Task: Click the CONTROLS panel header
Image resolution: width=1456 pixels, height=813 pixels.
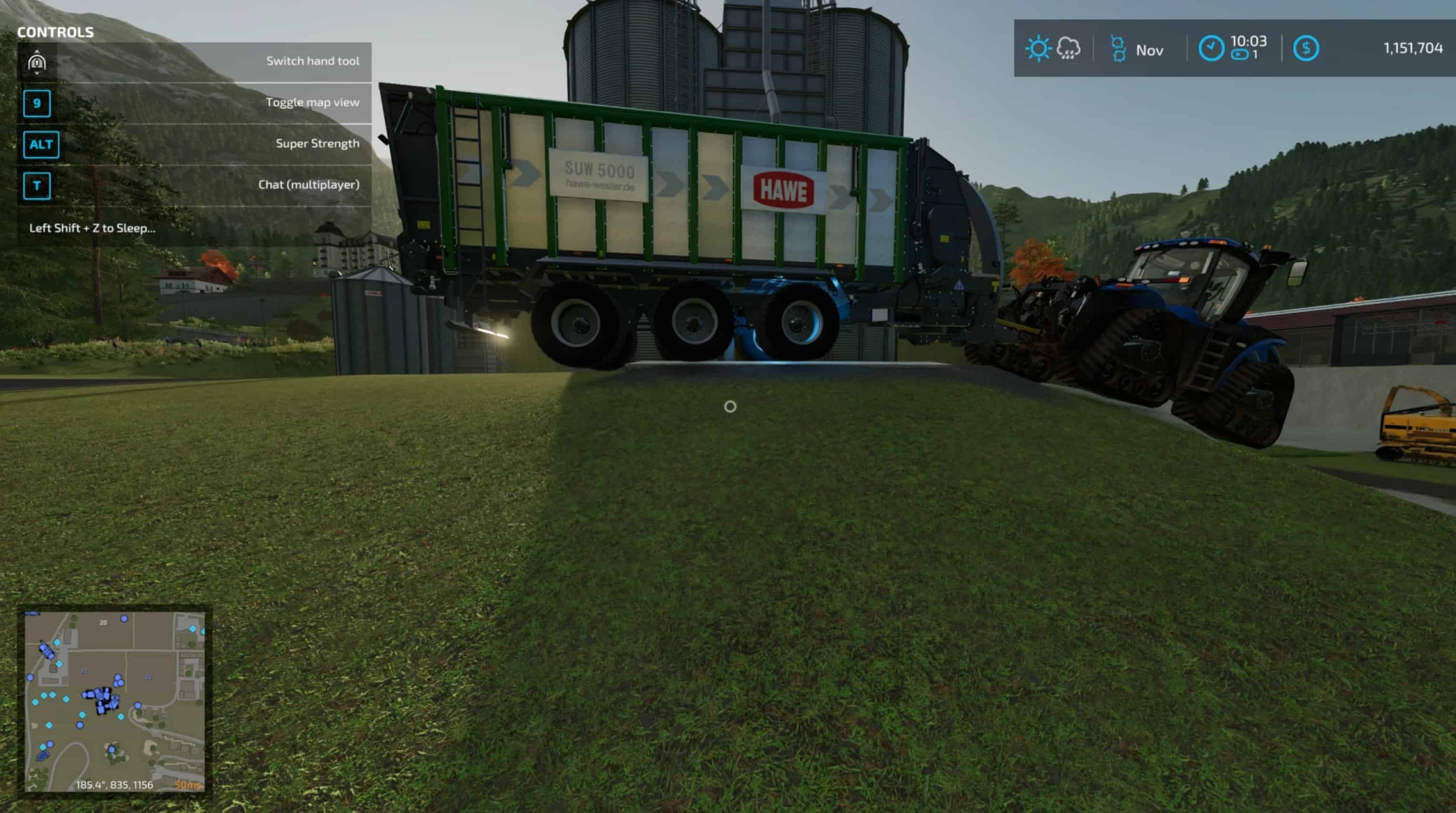Action: 56,32
